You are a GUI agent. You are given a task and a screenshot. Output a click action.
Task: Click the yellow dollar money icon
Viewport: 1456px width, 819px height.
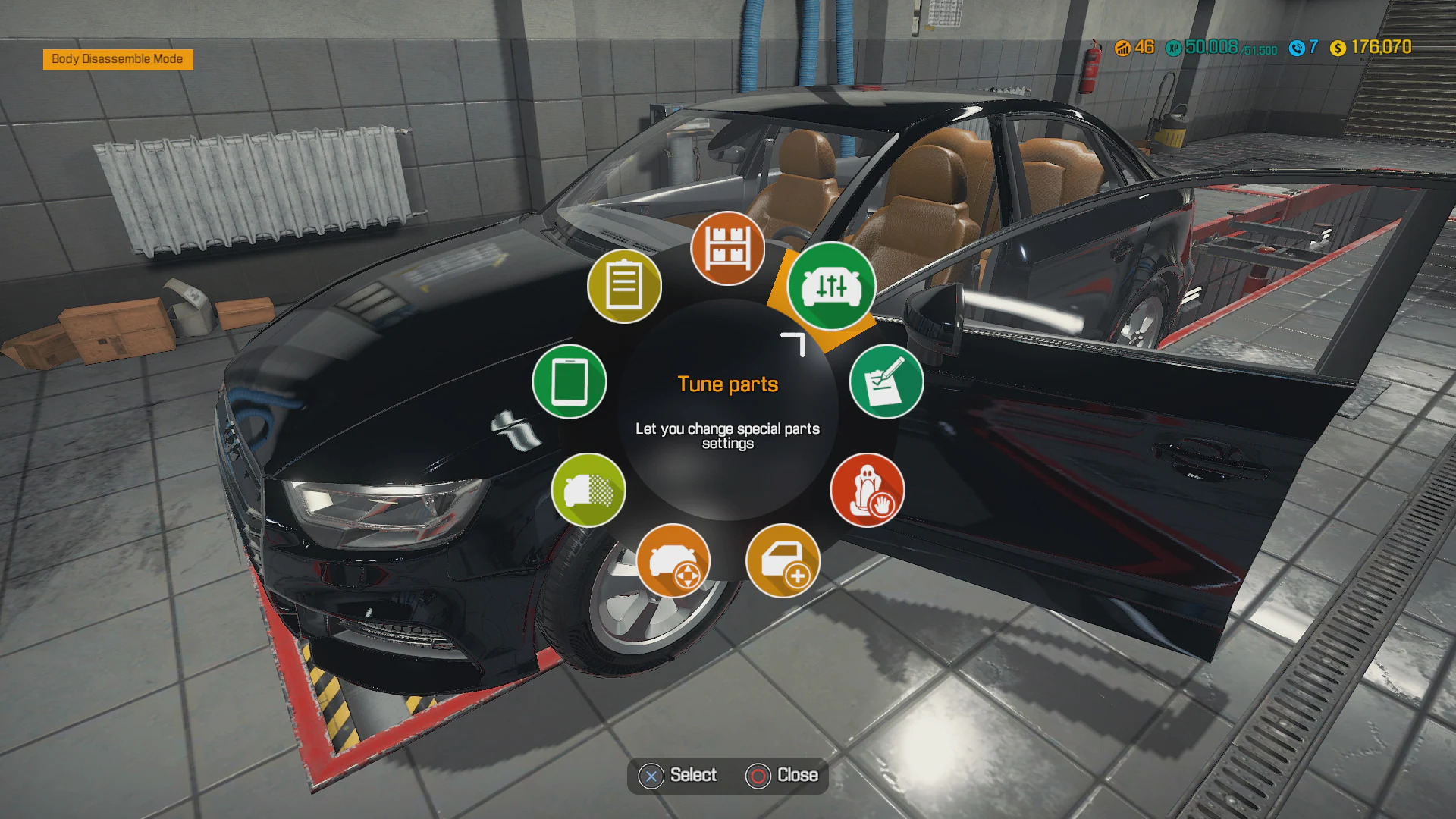1336,47
